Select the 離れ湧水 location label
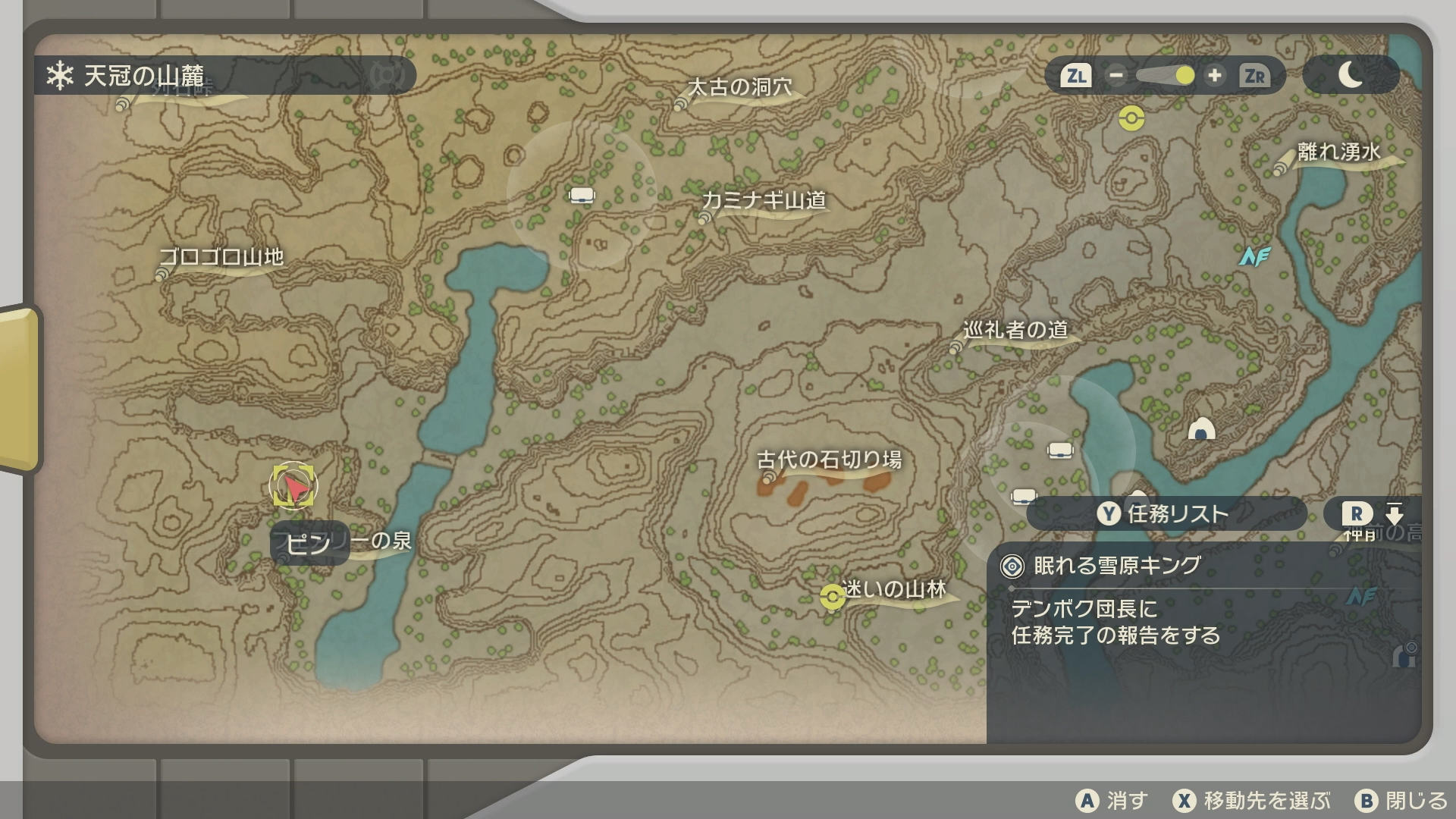 coord(1338,152)
